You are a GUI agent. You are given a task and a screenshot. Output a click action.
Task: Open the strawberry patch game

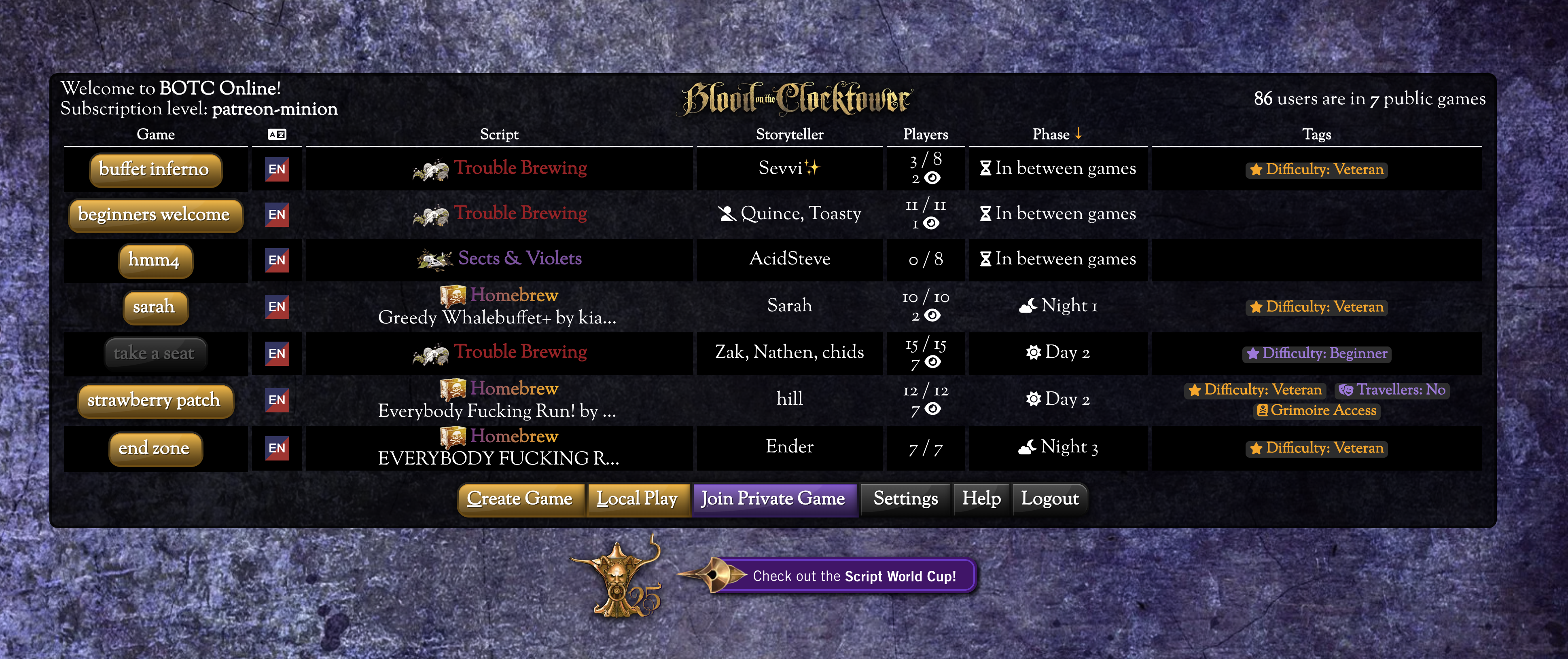[x=155, y=400]
